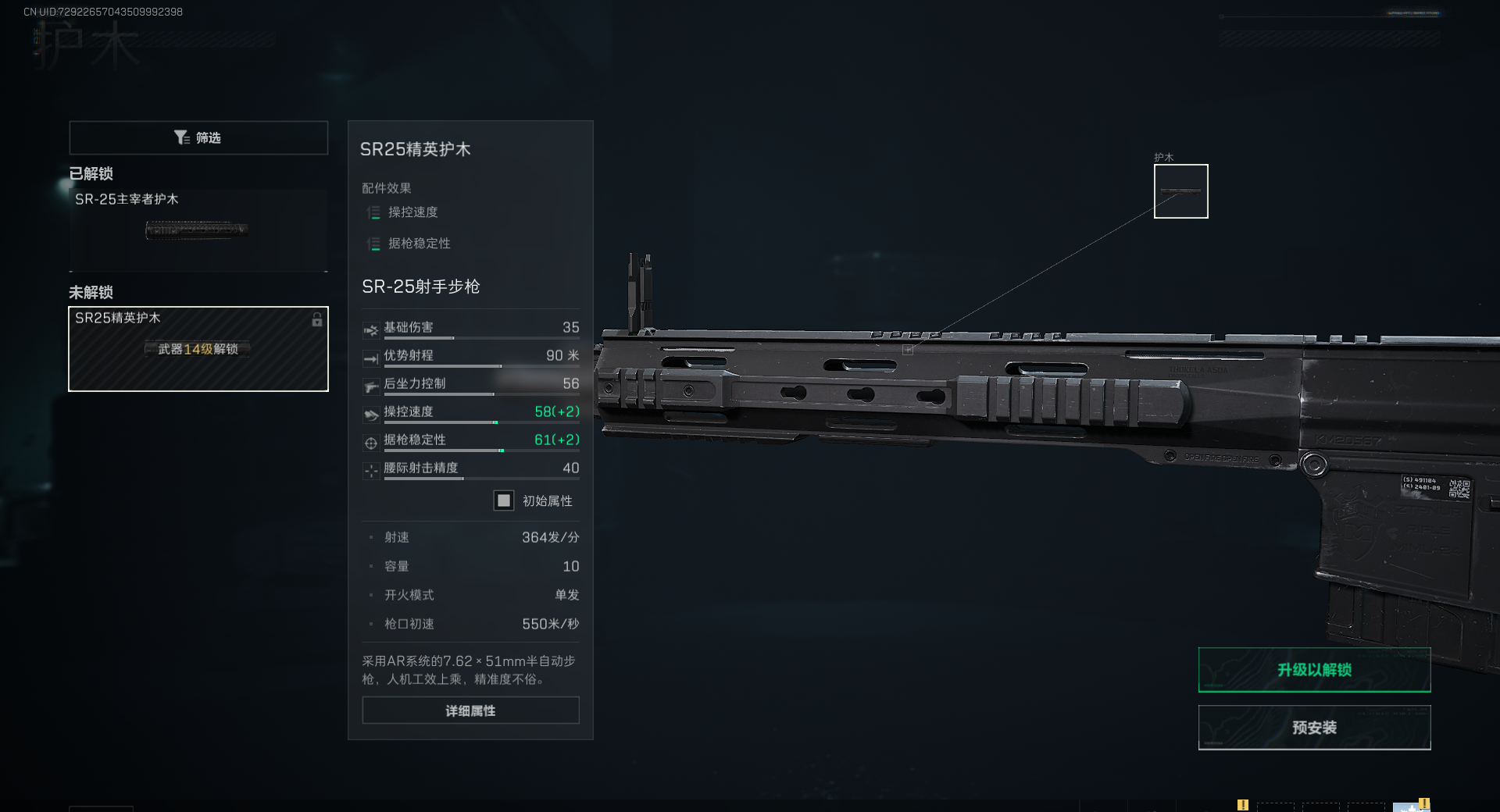This screenshot has height=812, width=1500.
Task: Open 详细属性 detailed stats
Action: coord(470,710)
